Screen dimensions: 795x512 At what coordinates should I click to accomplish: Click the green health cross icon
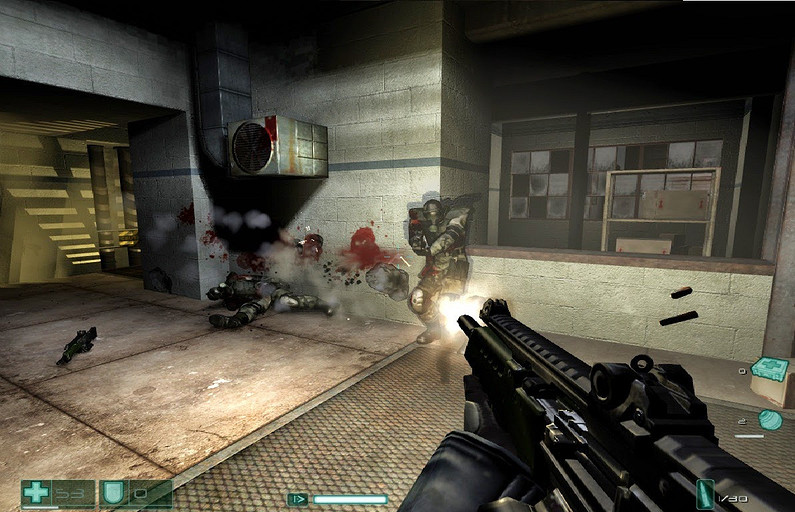(x=36, y=492)
